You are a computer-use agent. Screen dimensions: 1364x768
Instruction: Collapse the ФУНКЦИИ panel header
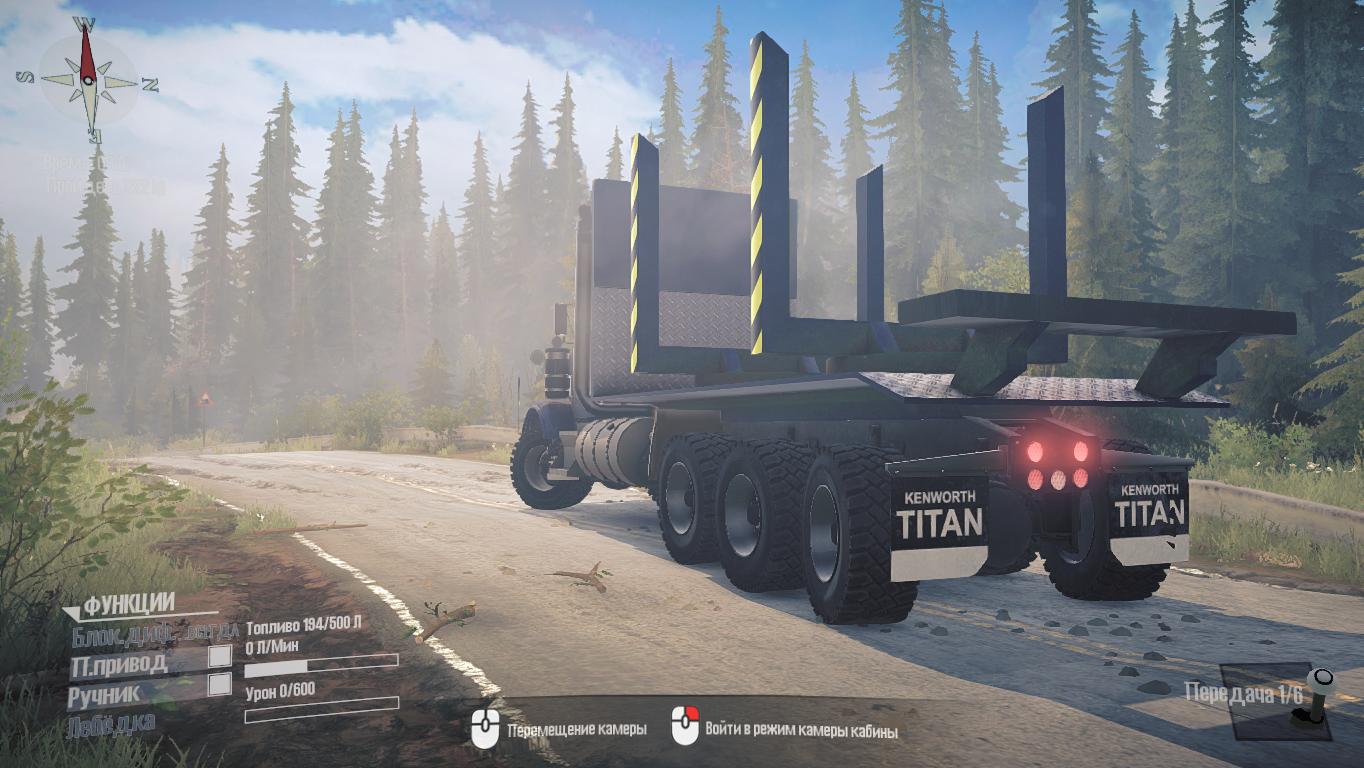click(118, 603)
